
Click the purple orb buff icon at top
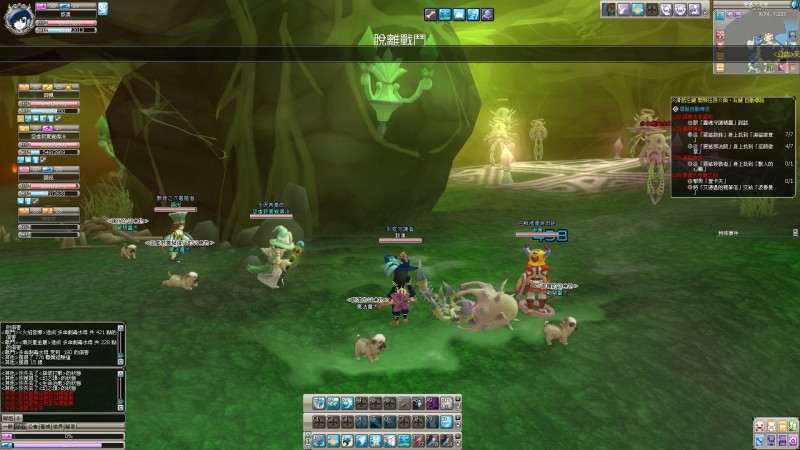[487, 14]
